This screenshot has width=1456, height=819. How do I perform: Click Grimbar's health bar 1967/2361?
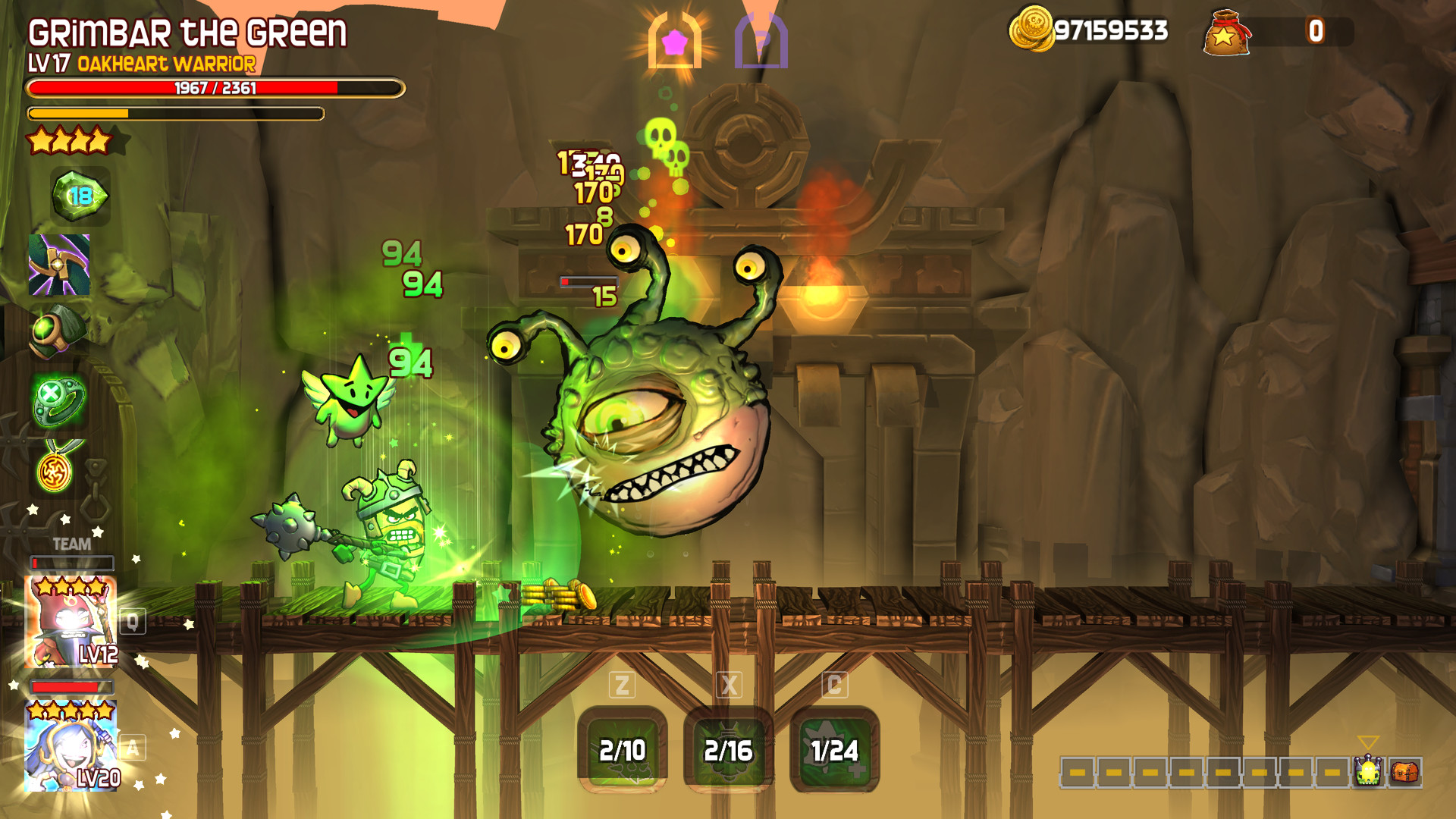pos(215,88)
